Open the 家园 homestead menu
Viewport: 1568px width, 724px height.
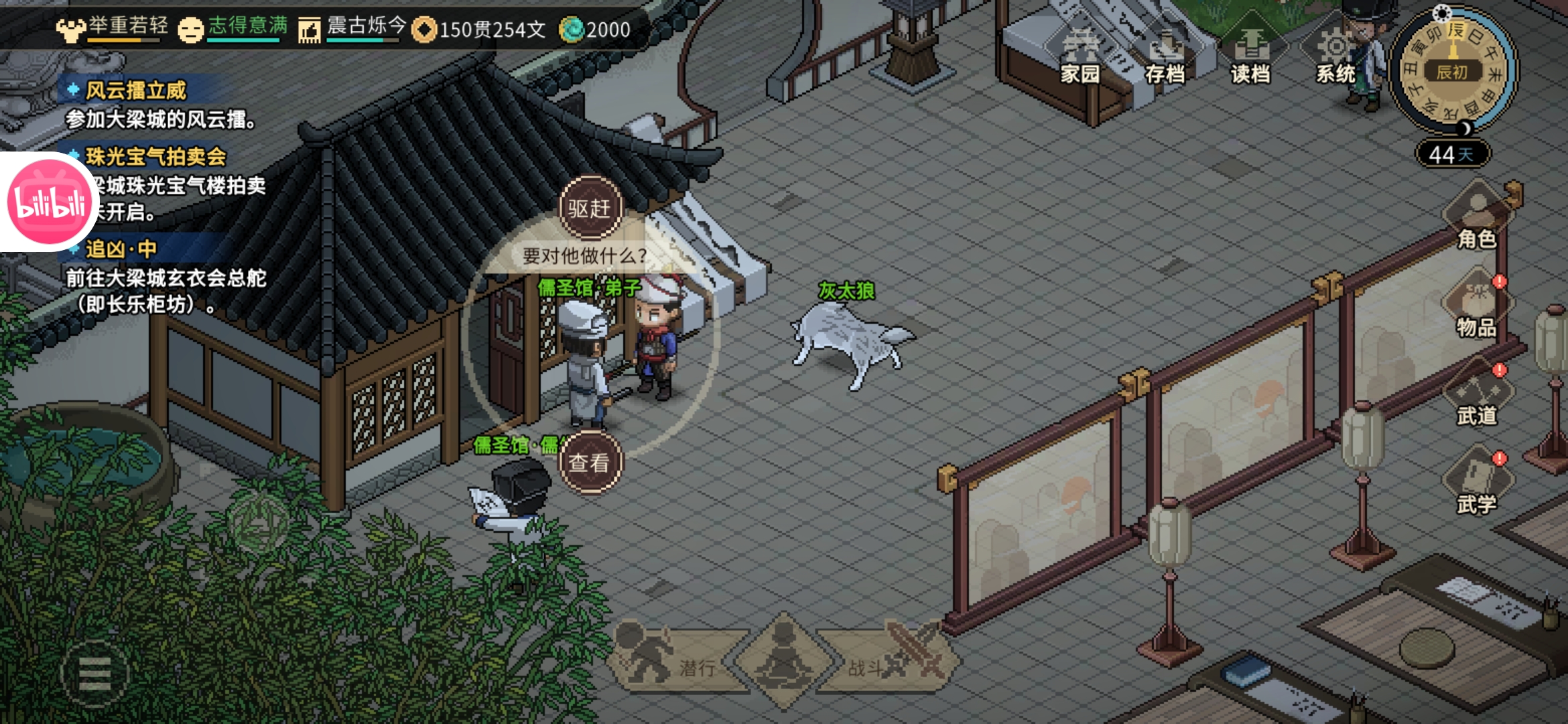tap(1080, 57)
